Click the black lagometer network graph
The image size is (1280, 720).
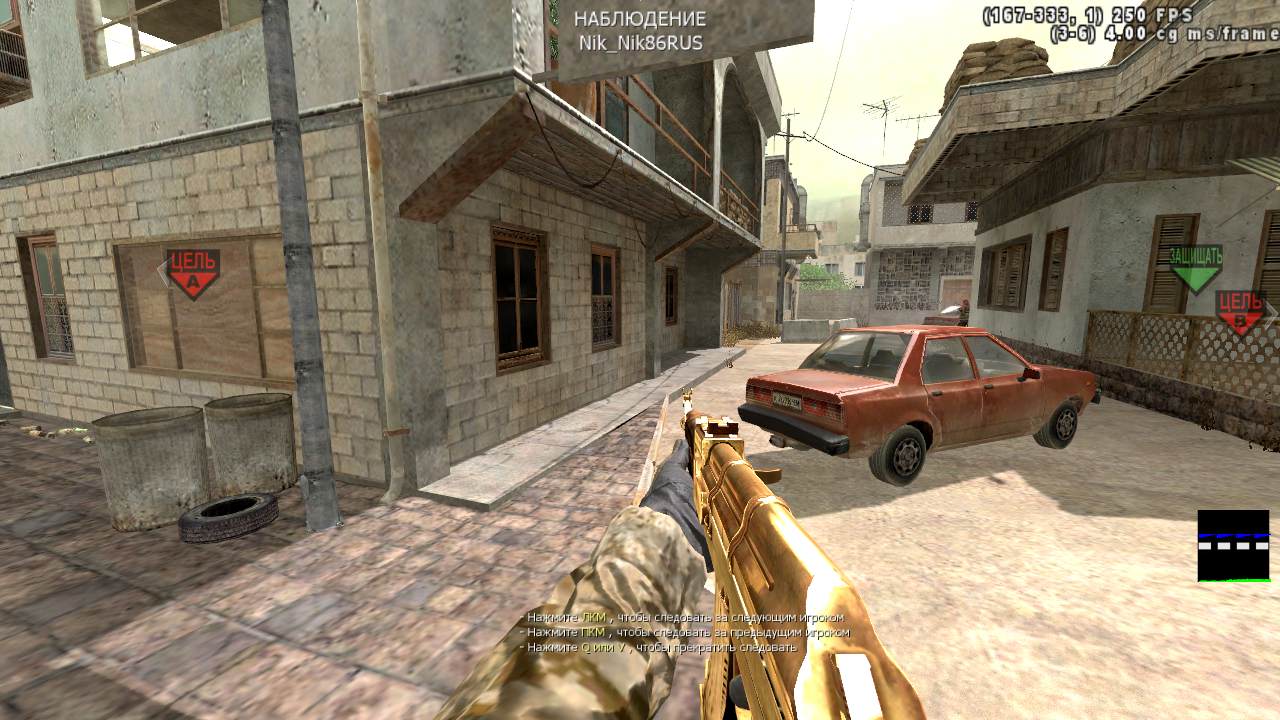click(1233, 546)
